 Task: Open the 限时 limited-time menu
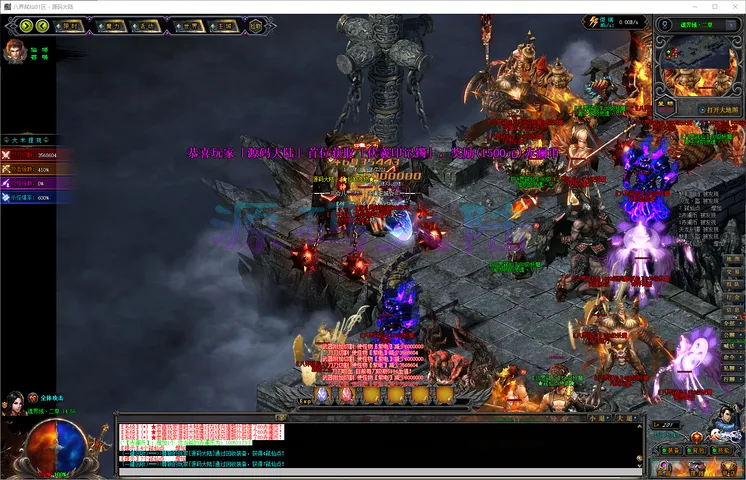[x=71, y=27]
